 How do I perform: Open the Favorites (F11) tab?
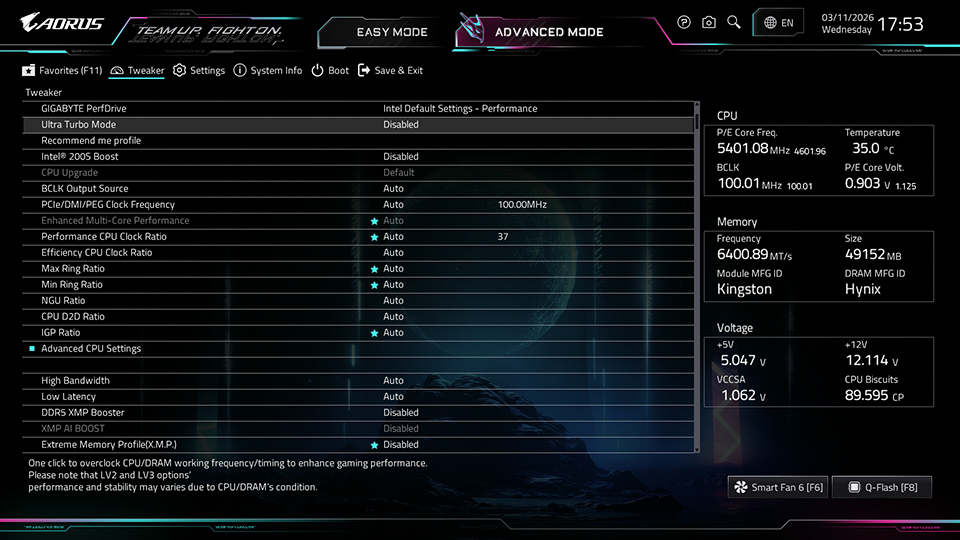(x=63, y=71)
